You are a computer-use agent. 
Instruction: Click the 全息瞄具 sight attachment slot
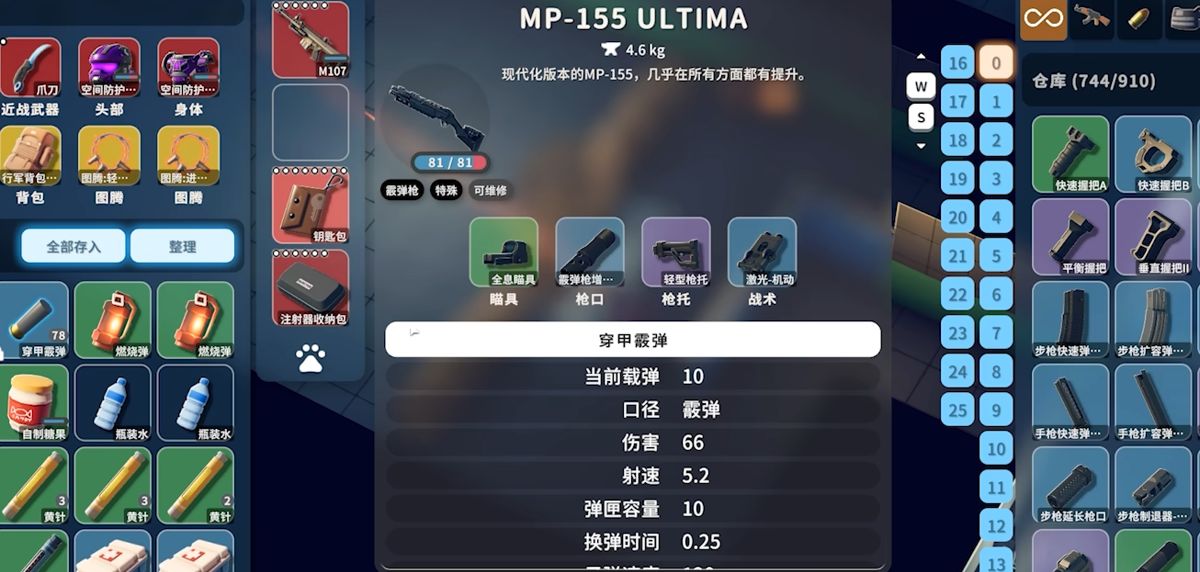[x=504, y=252]
